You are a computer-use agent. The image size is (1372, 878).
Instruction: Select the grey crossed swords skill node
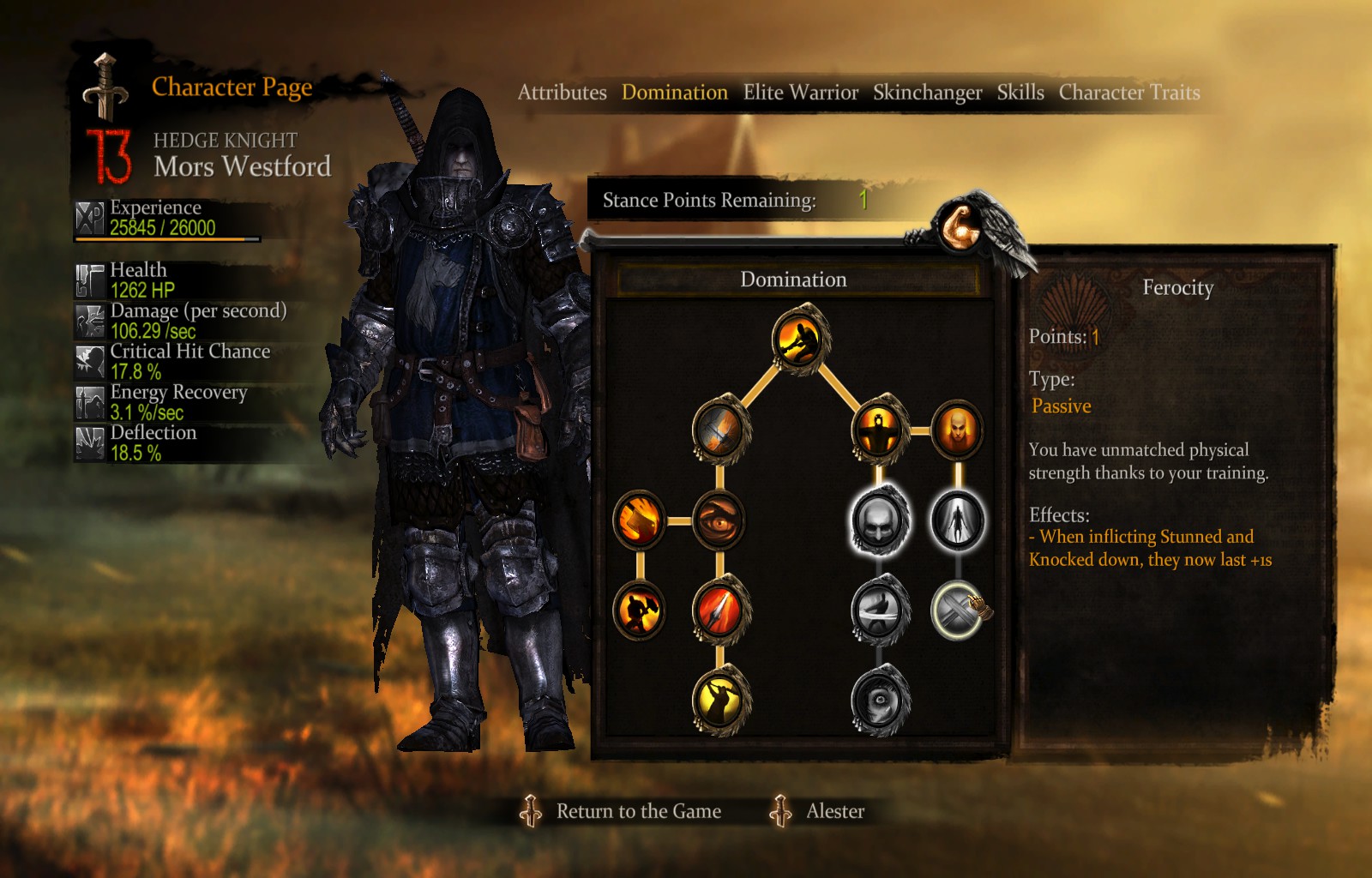pyautogui.click(x=957, y=610)
